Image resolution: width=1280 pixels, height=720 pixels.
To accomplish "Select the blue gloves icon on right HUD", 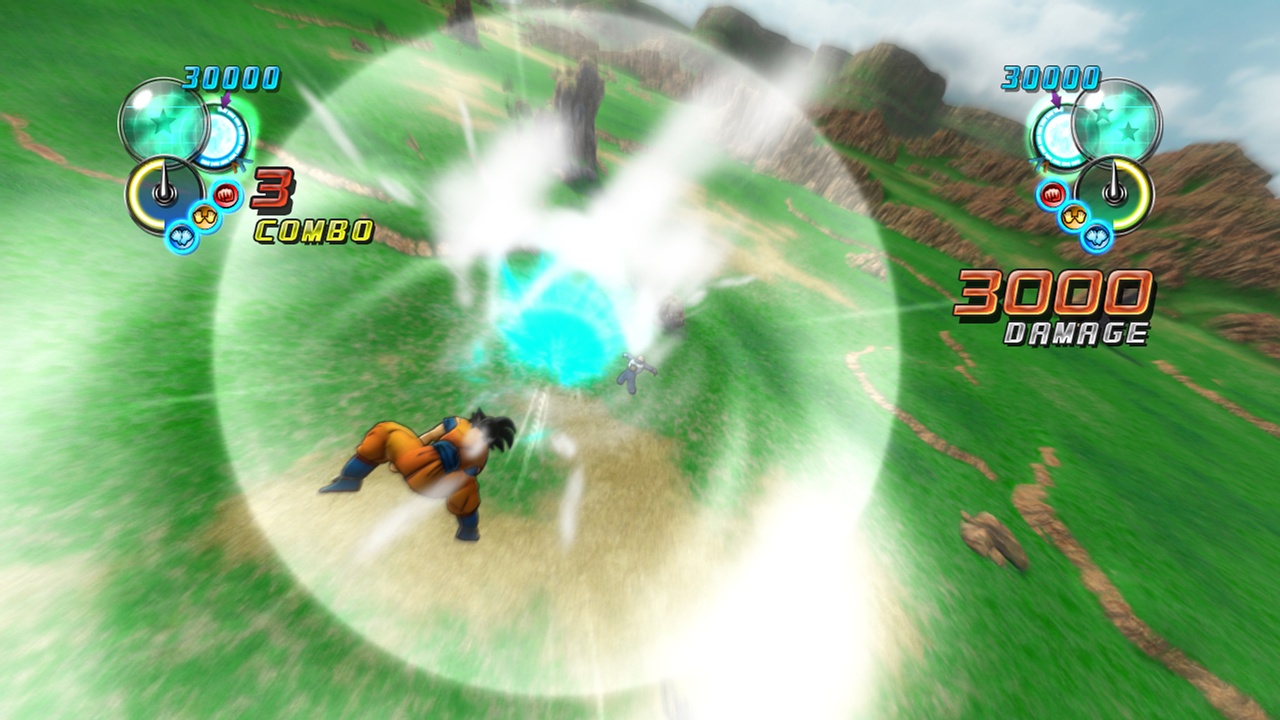I will click(x=1097, y=238).
